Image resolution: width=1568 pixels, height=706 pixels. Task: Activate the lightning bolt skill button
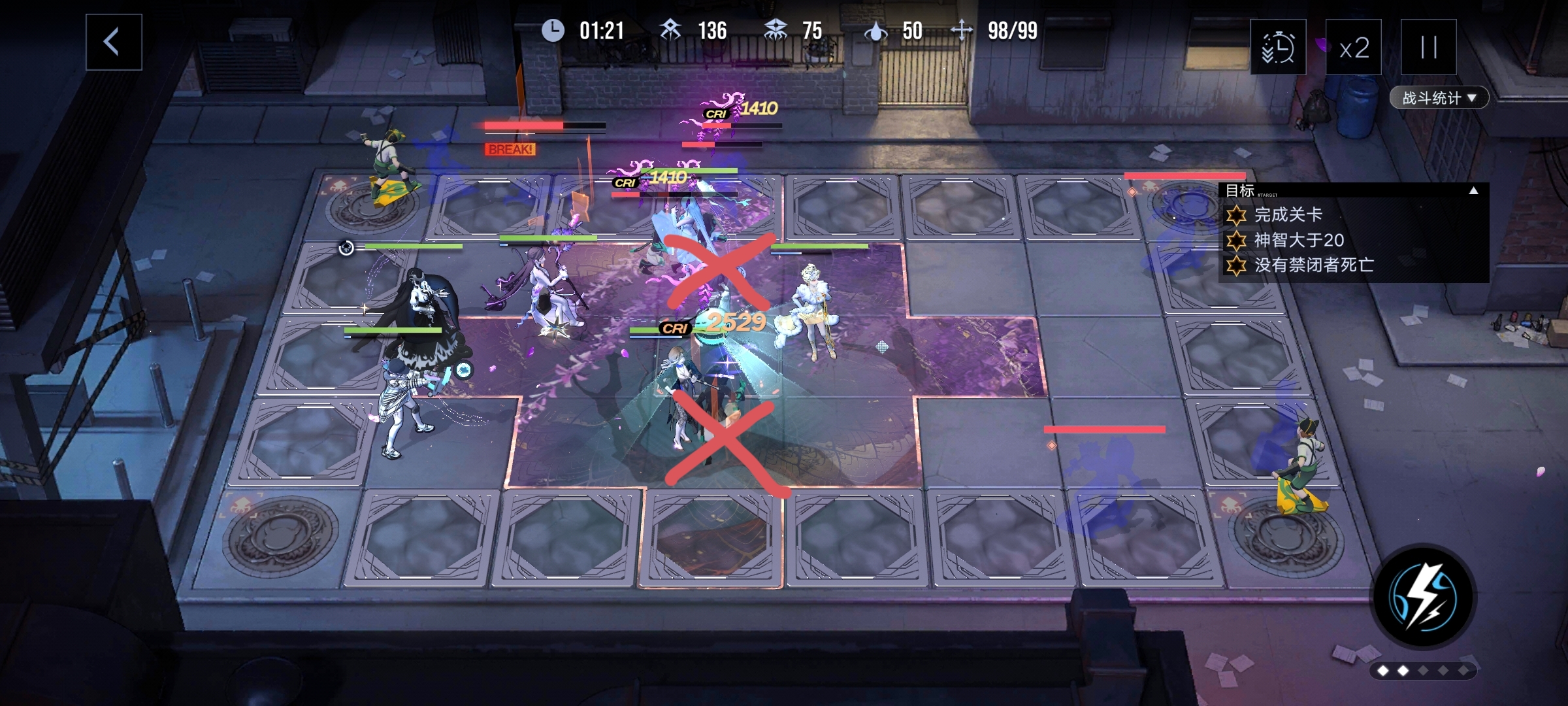pyautogui.click(x=1422, y=597)
